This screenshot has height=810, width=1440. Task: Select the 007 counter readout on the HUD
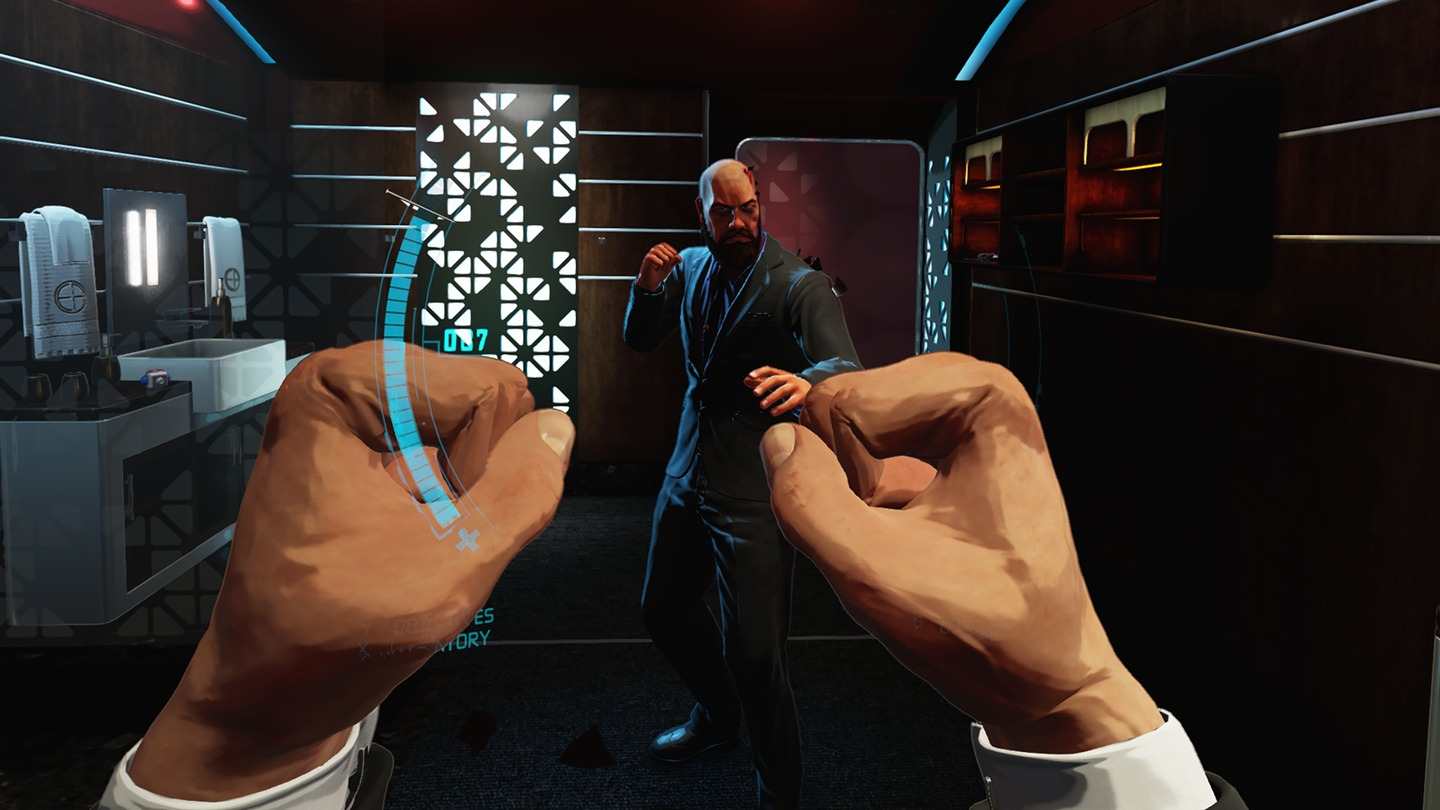click(465, 341)
